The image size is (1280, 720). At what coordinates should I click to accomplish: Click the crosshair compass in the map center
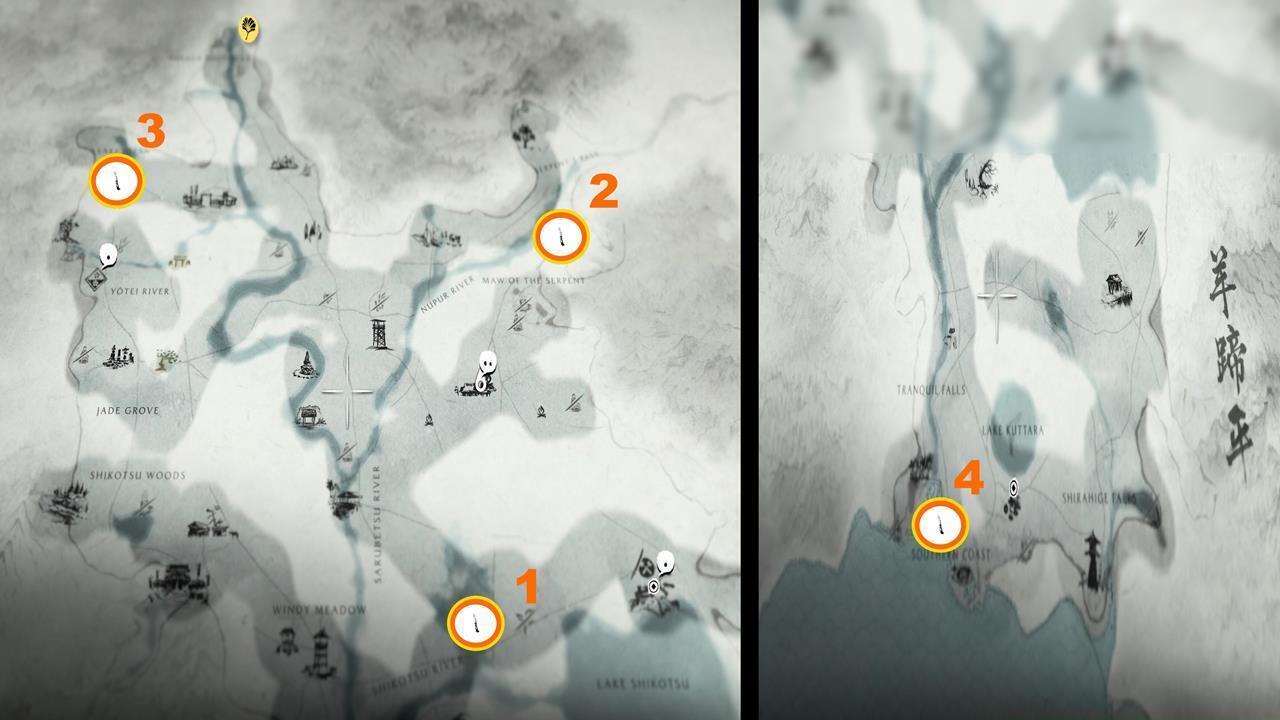point(350,390)
